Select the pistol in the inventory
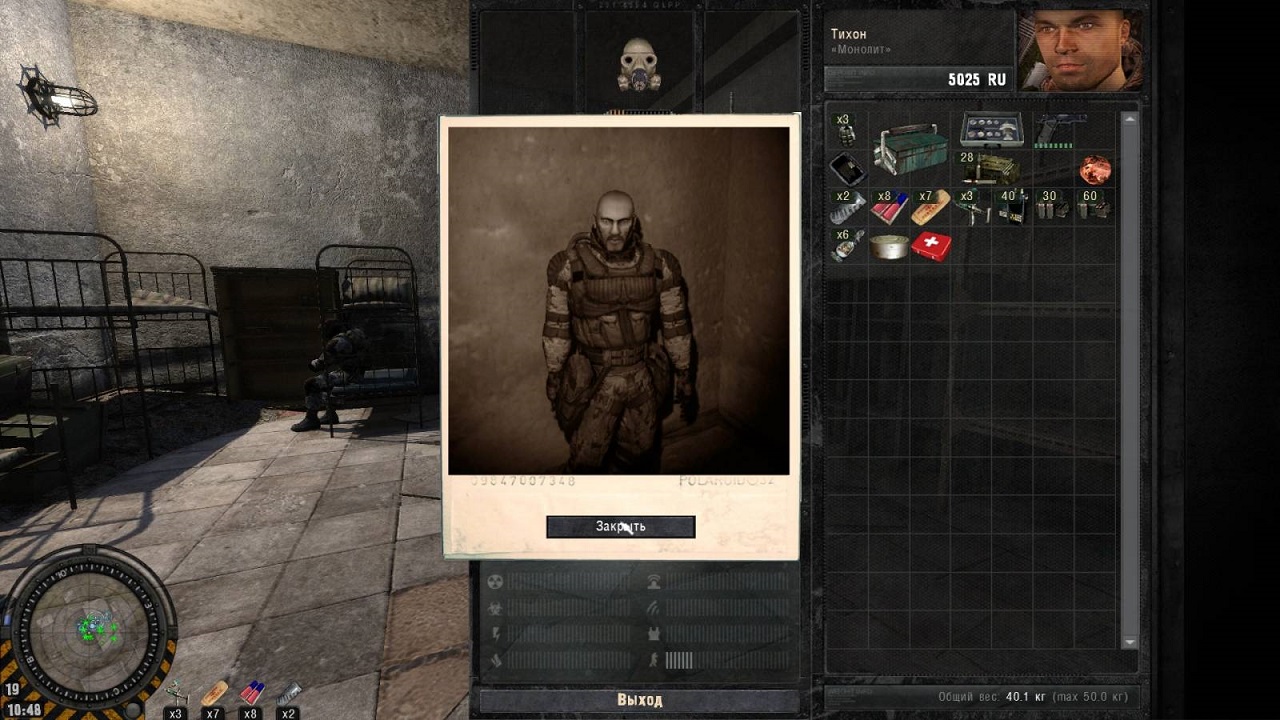Viewport: 1280px width, 720px height. 1059,130
